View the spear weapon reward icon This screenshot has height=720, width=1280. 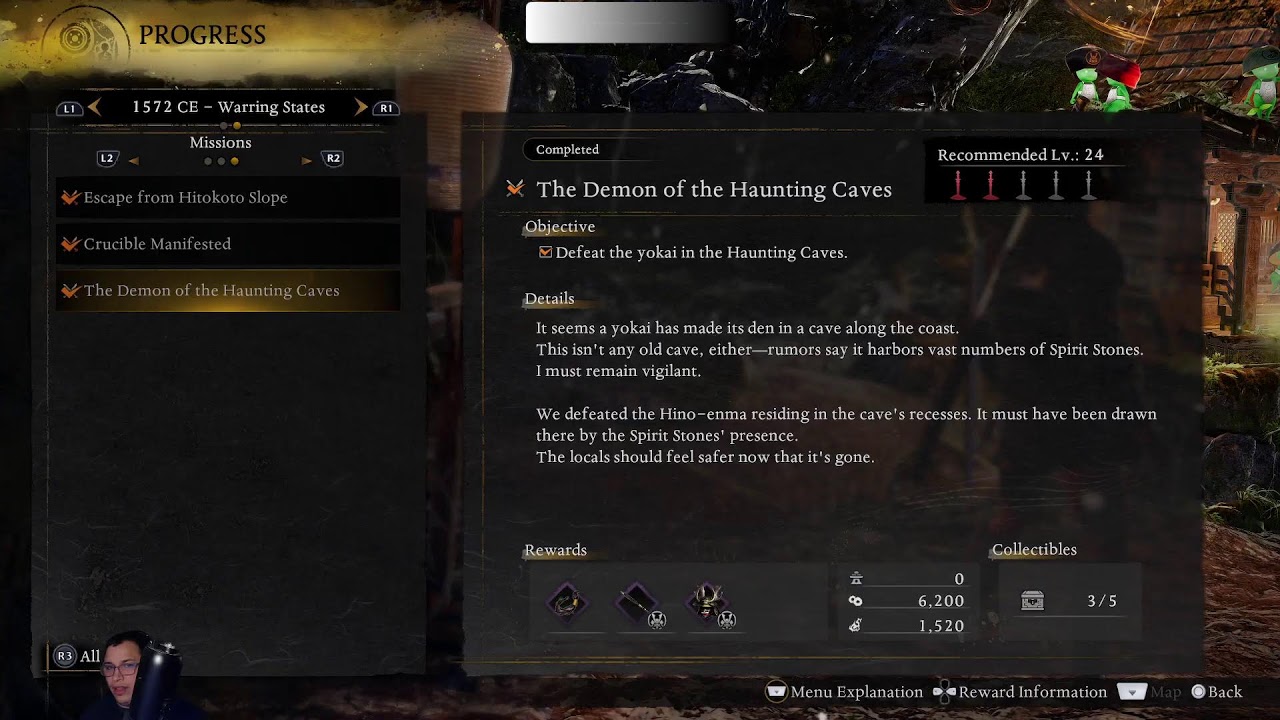pyautogui.click(x=637, y=602)
